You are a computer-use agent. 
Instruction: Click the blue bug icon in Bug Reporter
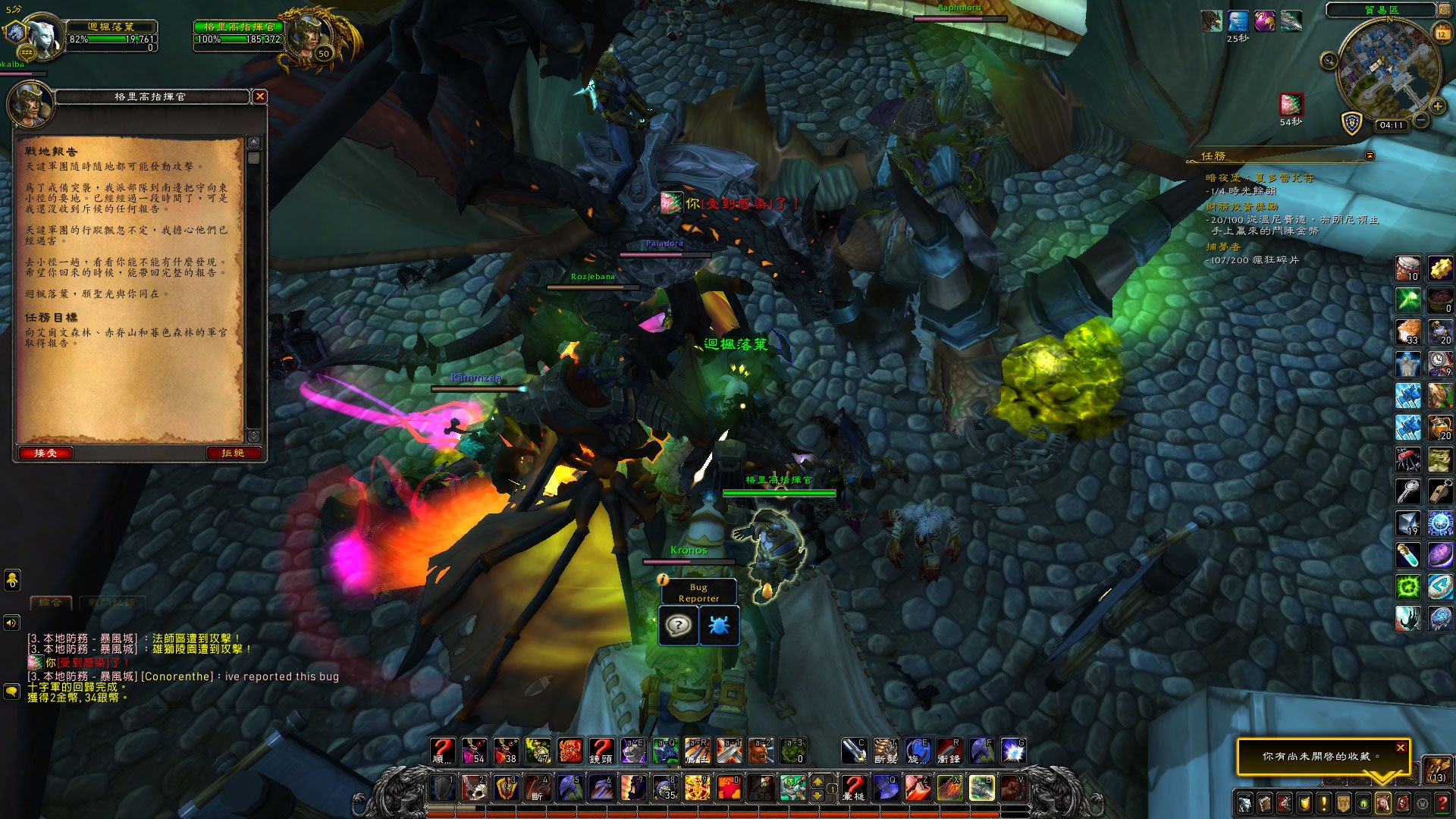point(718,626)
